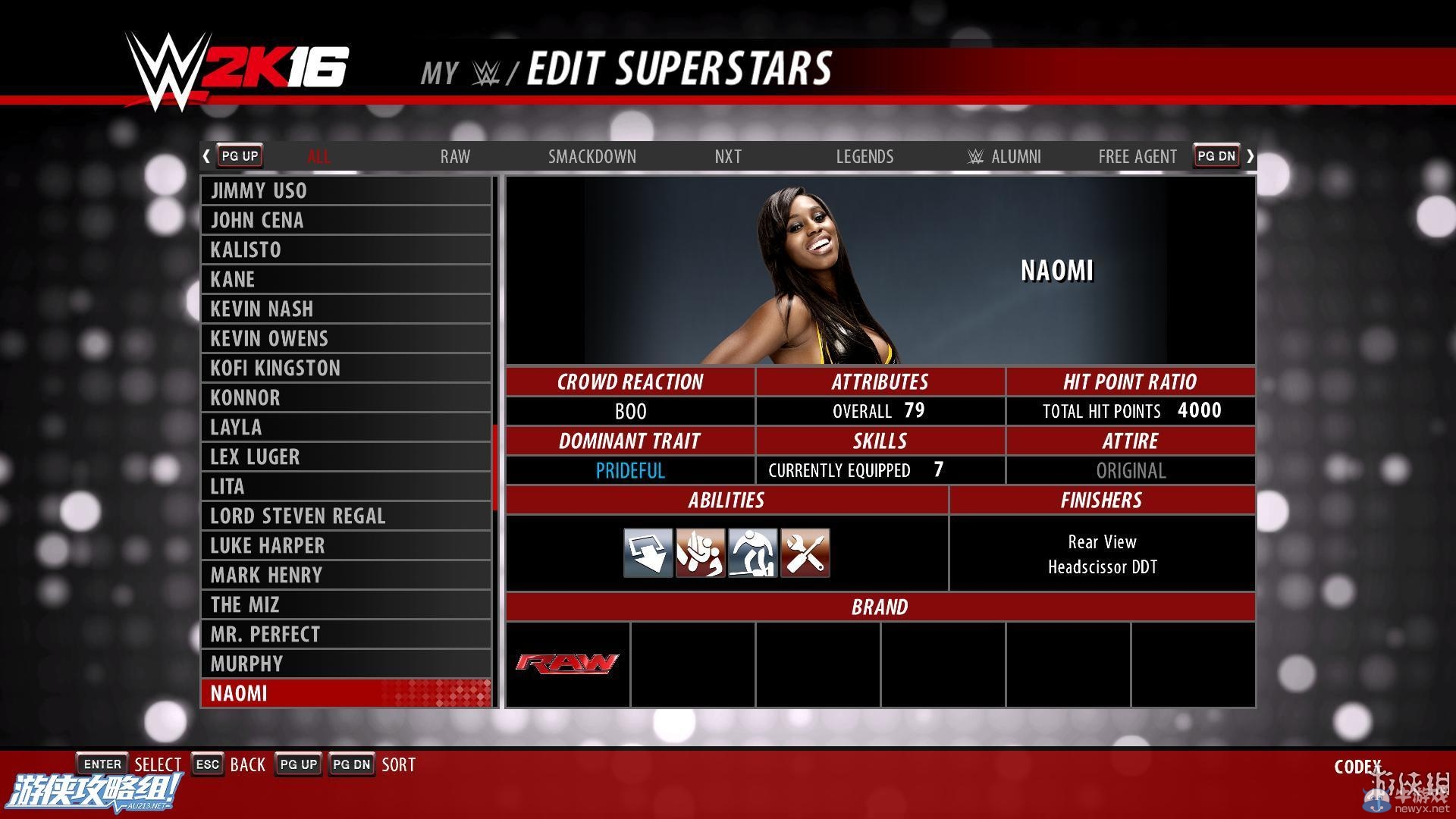This screenshot has width=1456, height=819.
Task: Click the right chevron beside PG DN
Action: [x=1250, y=155]
